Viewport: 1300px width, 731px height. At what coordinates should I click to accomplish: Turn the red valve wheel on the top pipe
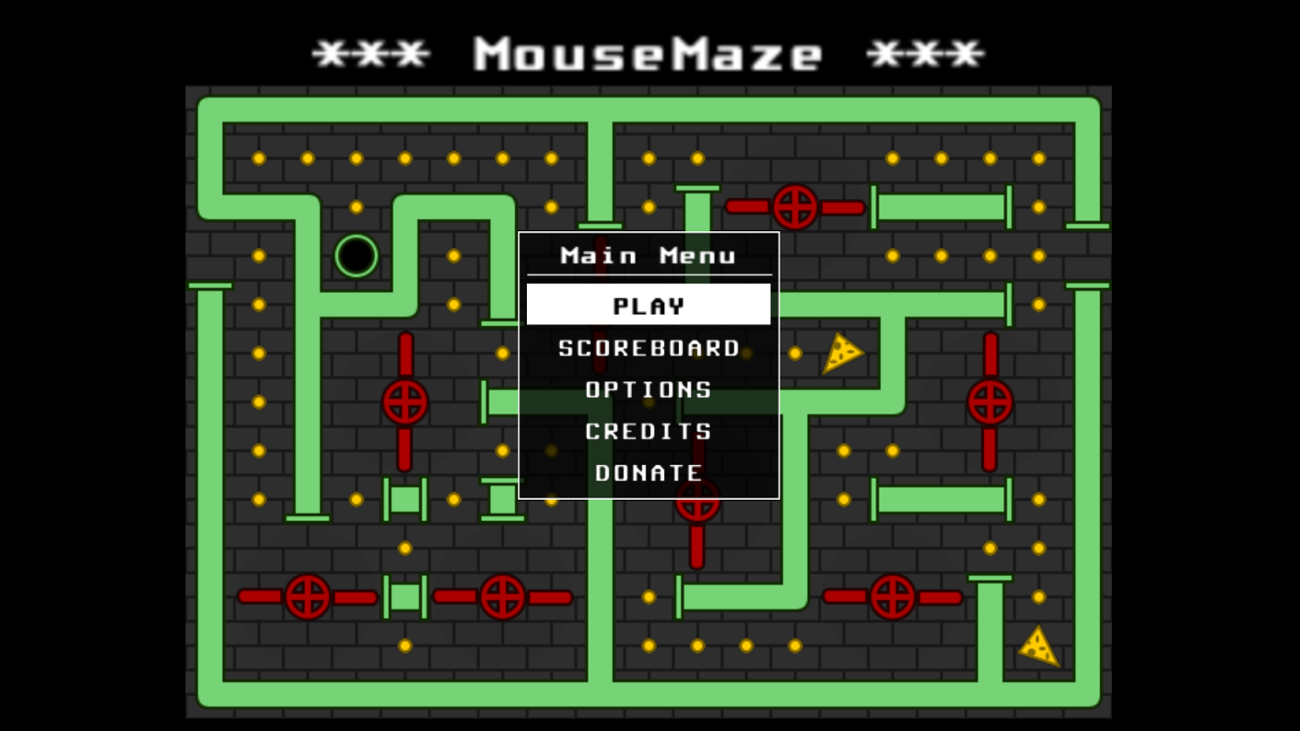click(795, 208)
